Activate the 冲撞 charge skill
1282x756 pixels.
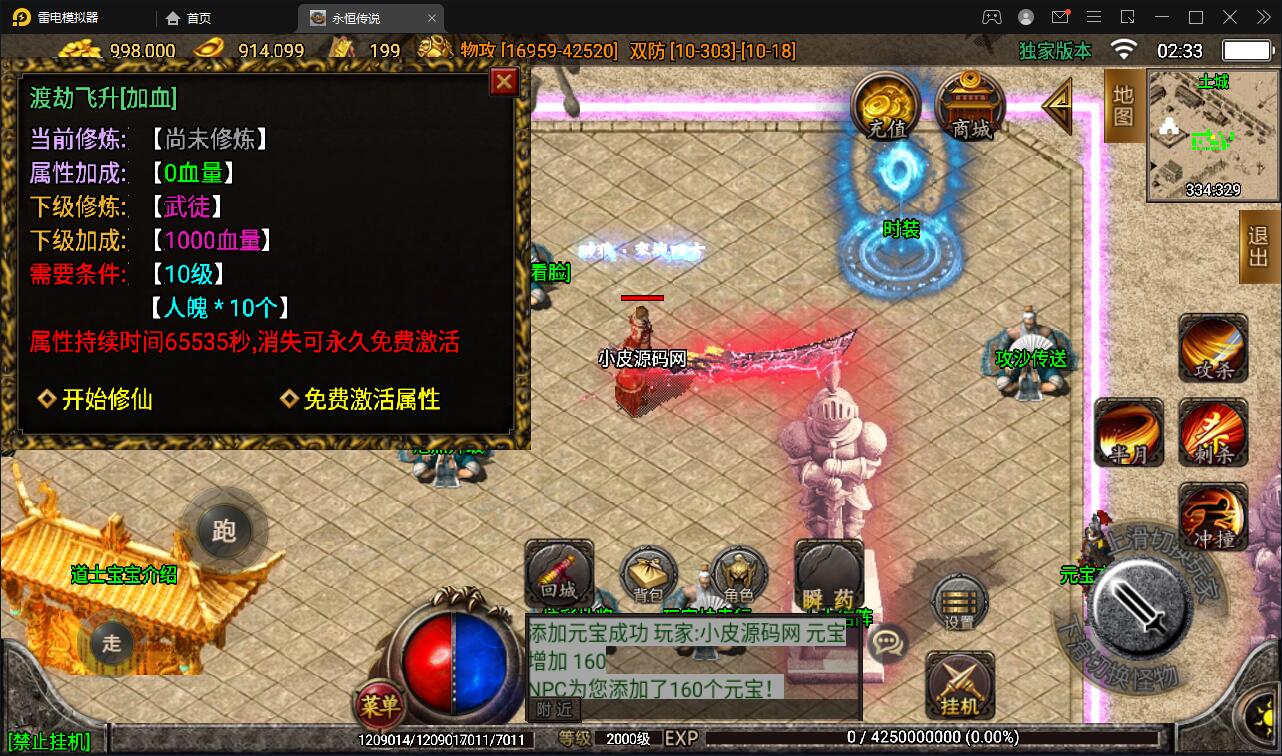click(x=1212, y=517)
